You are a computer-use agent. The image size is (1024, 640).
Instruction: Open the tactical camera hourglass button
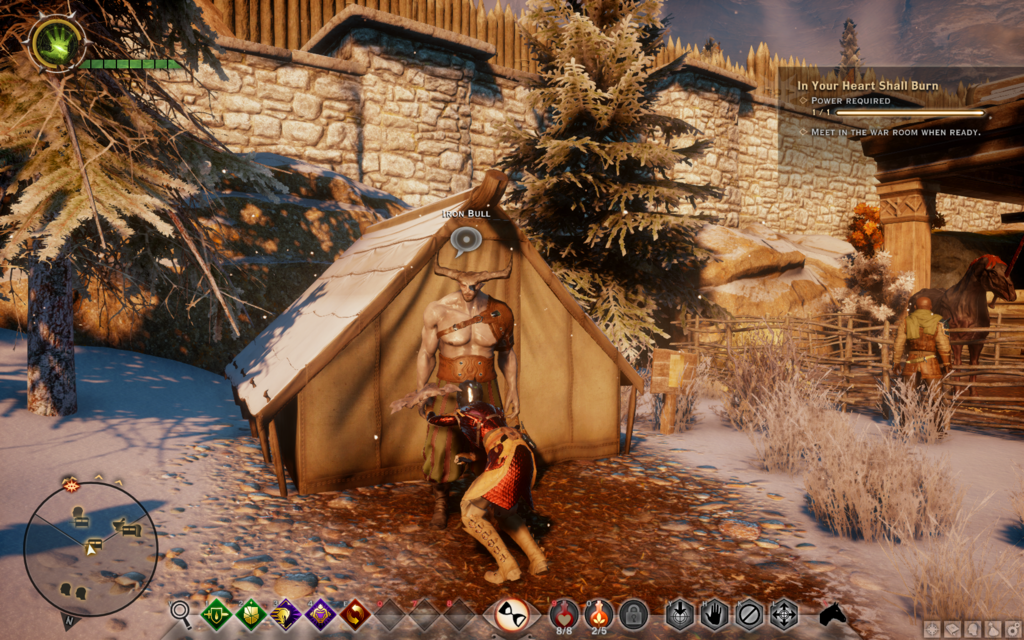[513, 614]
